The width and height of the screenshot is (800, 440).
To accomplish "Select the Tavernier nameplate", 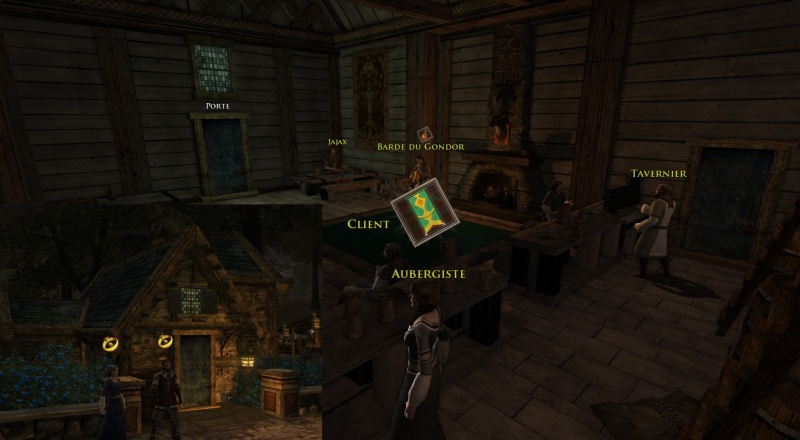I will (658, 174).
